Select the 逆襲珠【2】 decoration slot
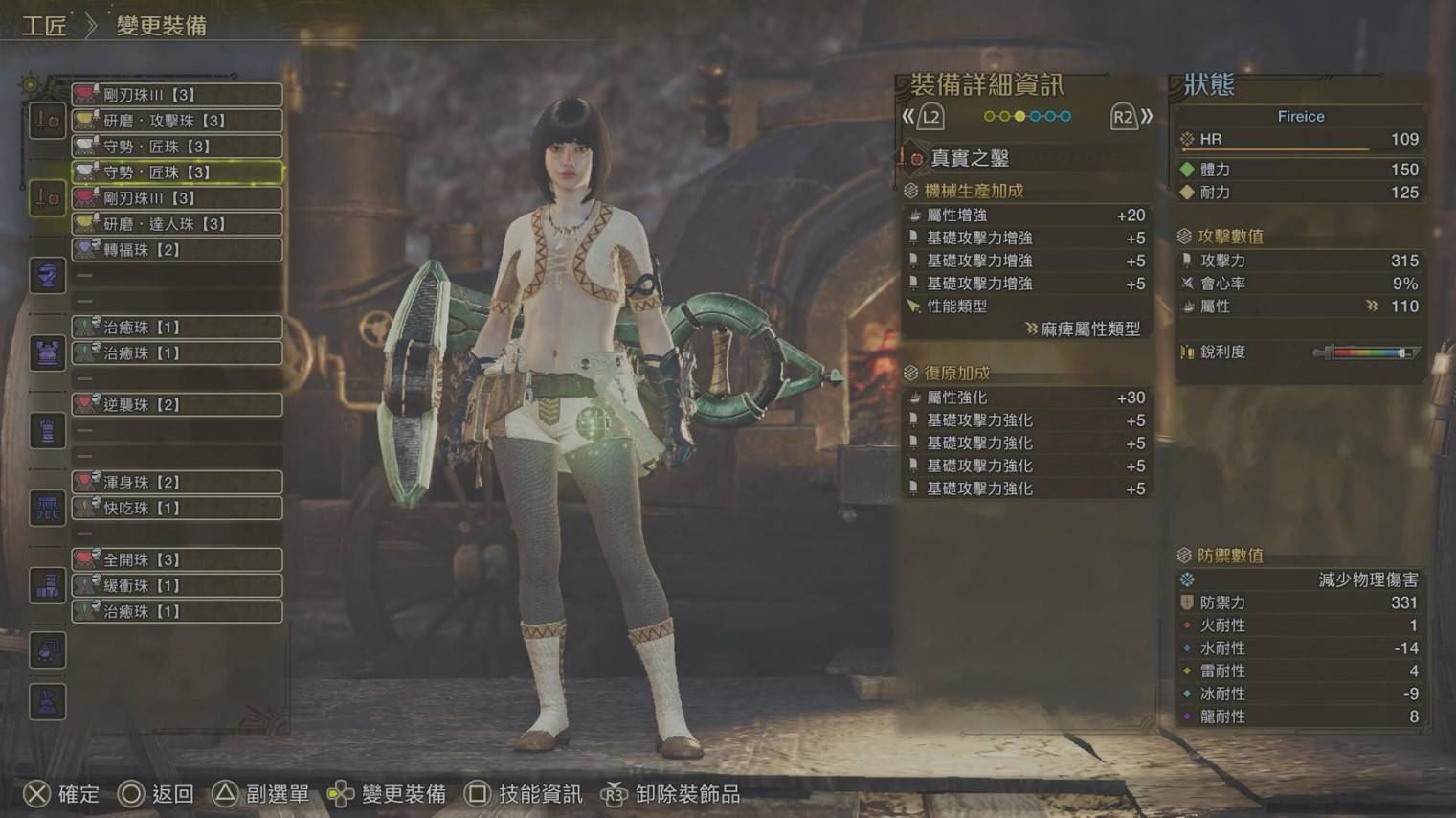The image size is (1456, 818). [x=177, y=405]
